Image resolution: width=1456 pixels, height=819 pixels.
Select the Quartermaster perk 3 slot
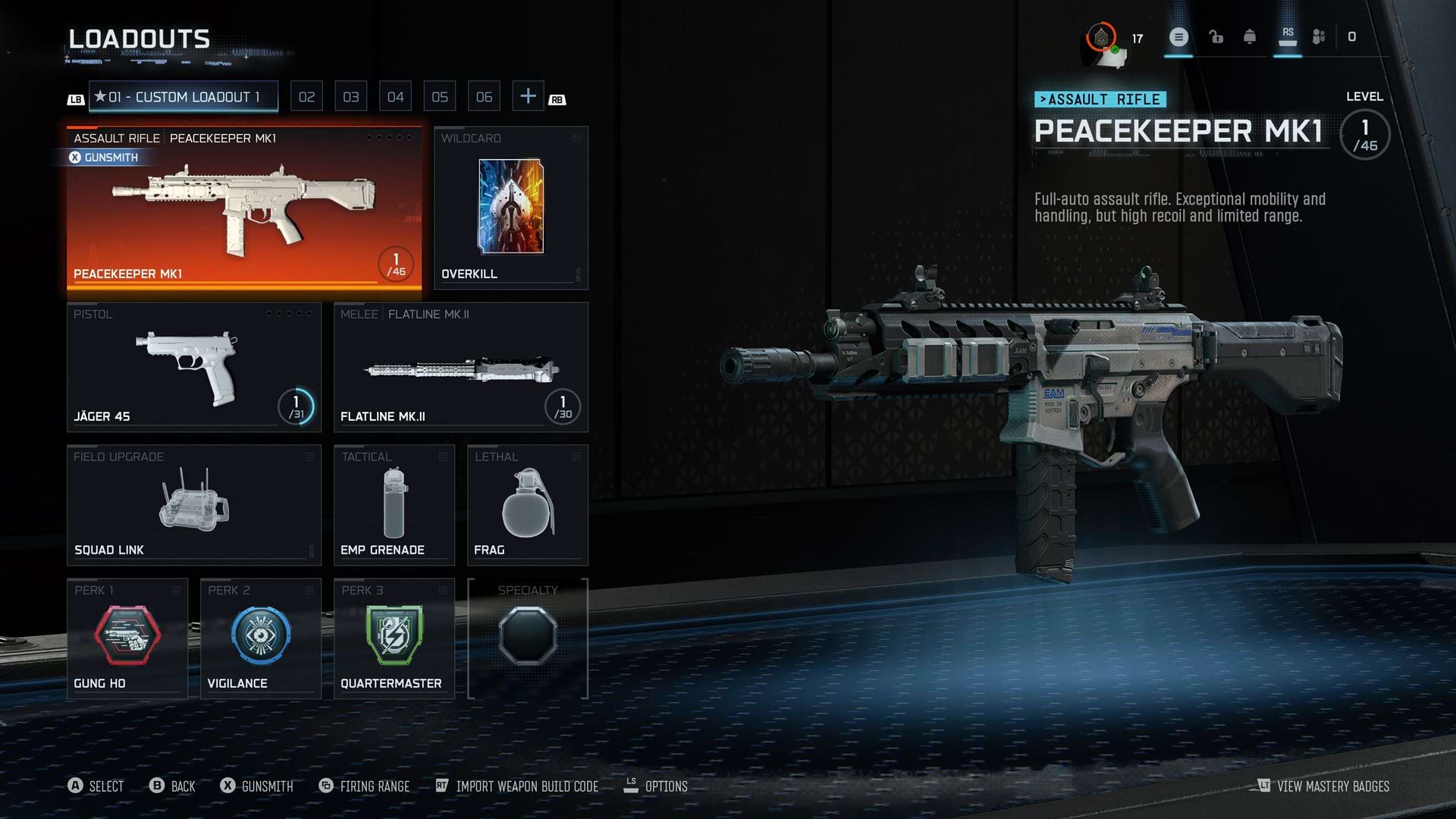[x=394, y=639]
